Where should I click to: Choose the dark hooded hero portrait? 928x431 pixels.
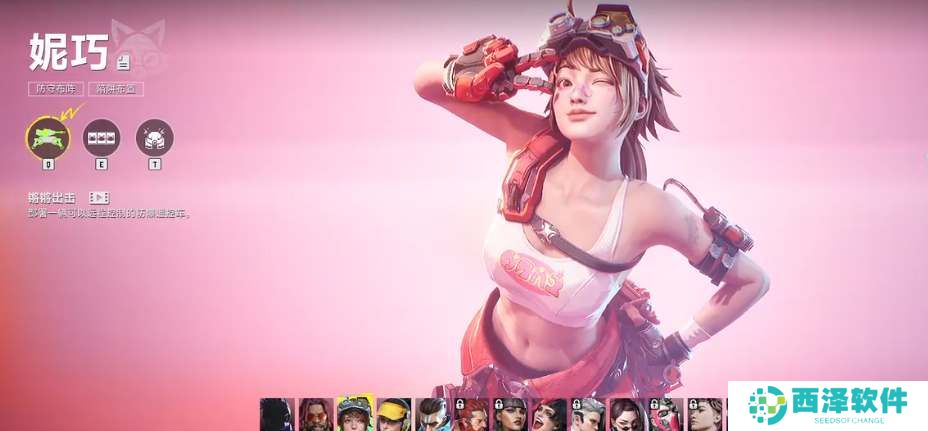click(277, 414)
